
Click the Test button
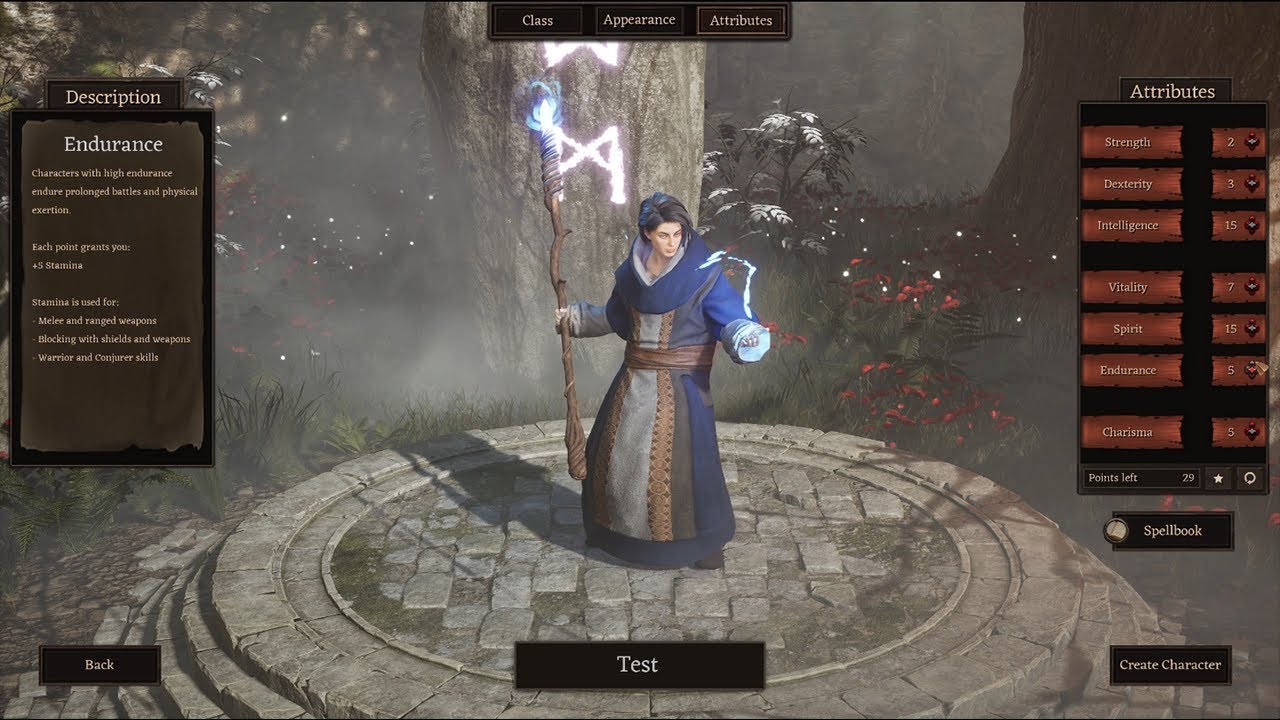639,665
